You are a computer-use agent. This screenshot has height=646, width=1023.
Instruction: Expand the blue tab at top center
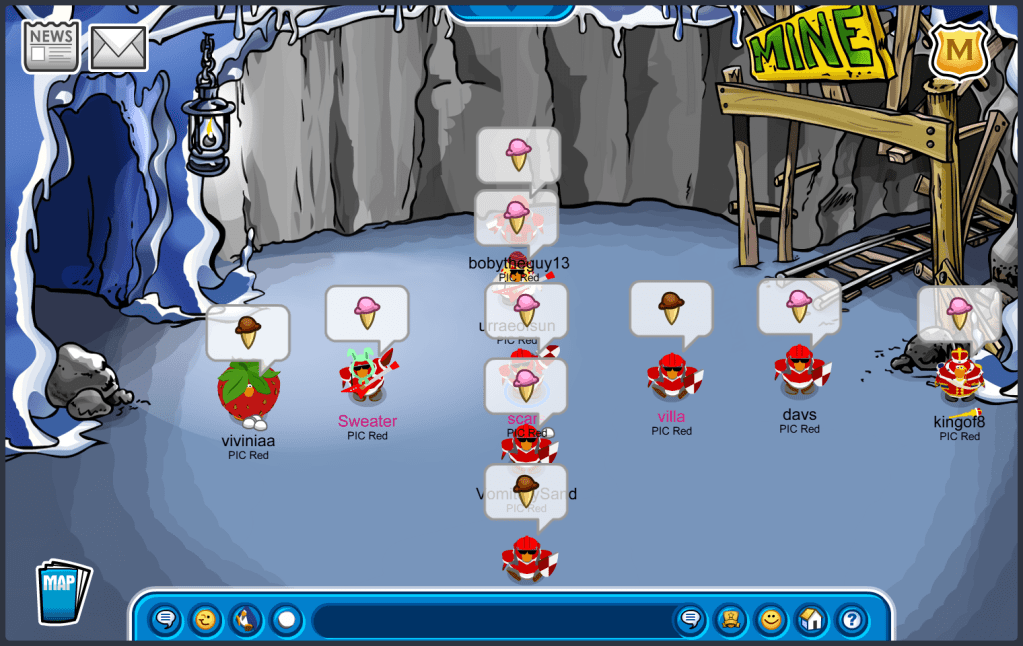point(511,10)
